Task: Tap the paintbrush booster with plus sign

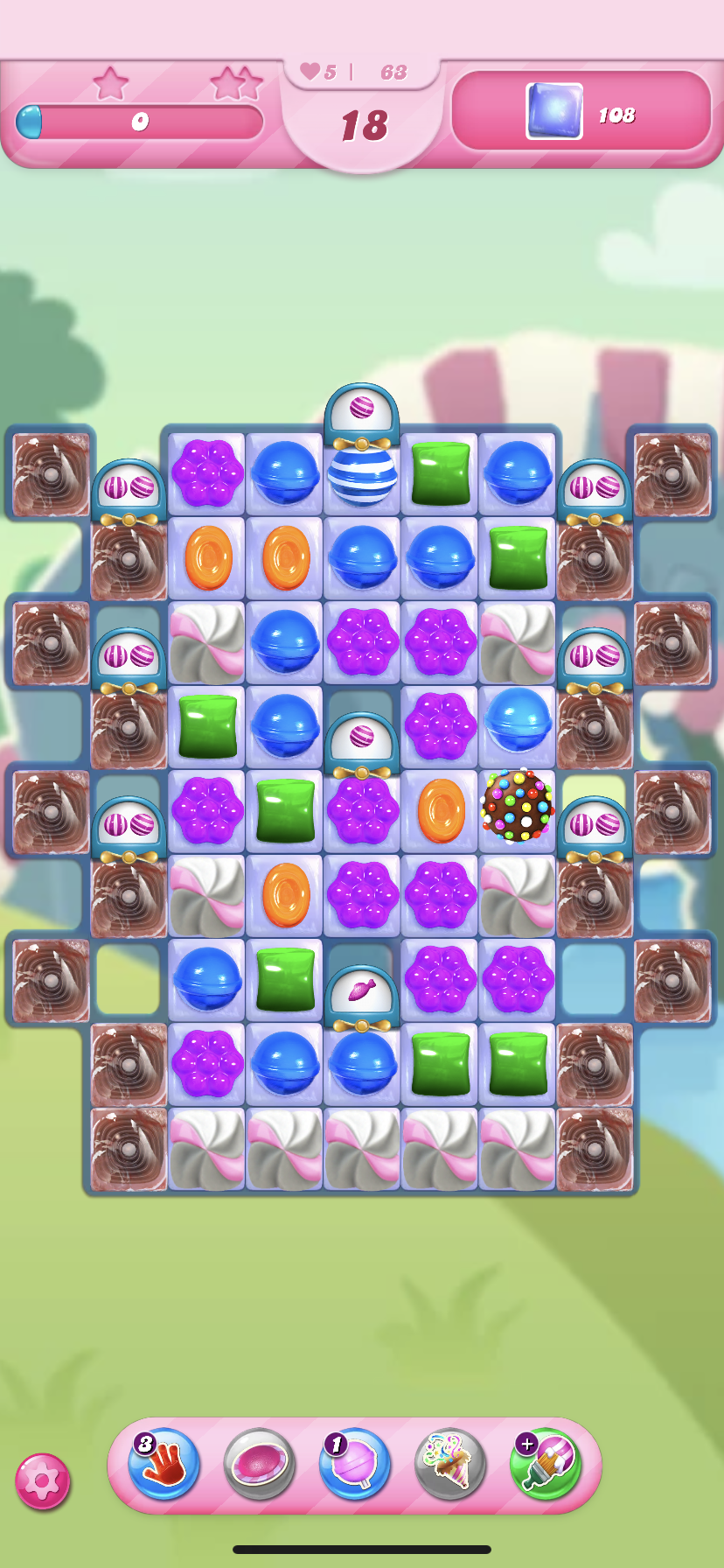Action: 546,1464
